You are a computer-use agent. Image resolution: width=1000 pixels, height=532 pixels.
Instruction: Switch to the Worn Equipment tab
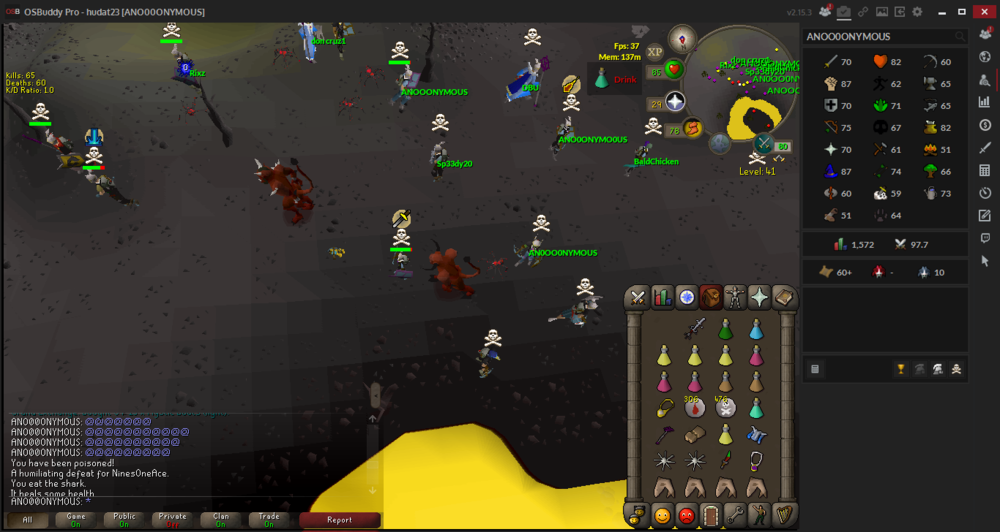pyautogui.click(x=736, y=297)
